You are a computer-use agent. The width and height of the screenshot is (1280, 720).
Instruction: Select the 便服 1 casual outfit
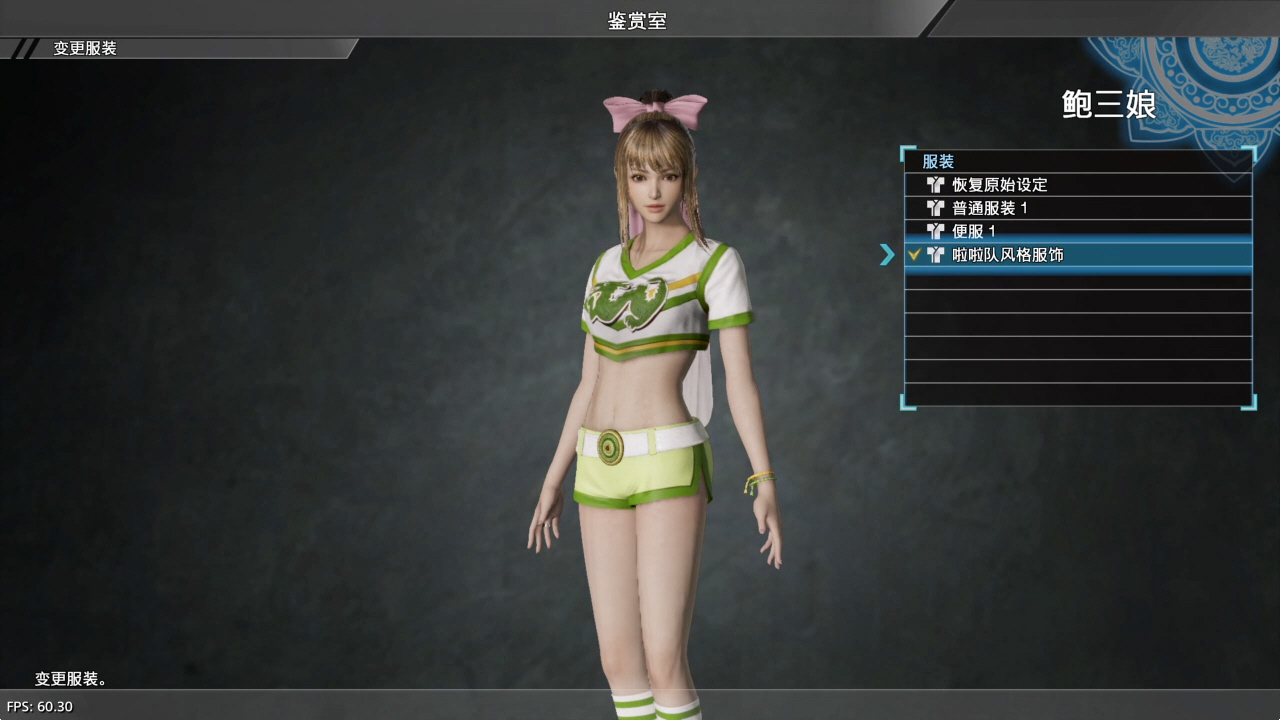[973, 231]
